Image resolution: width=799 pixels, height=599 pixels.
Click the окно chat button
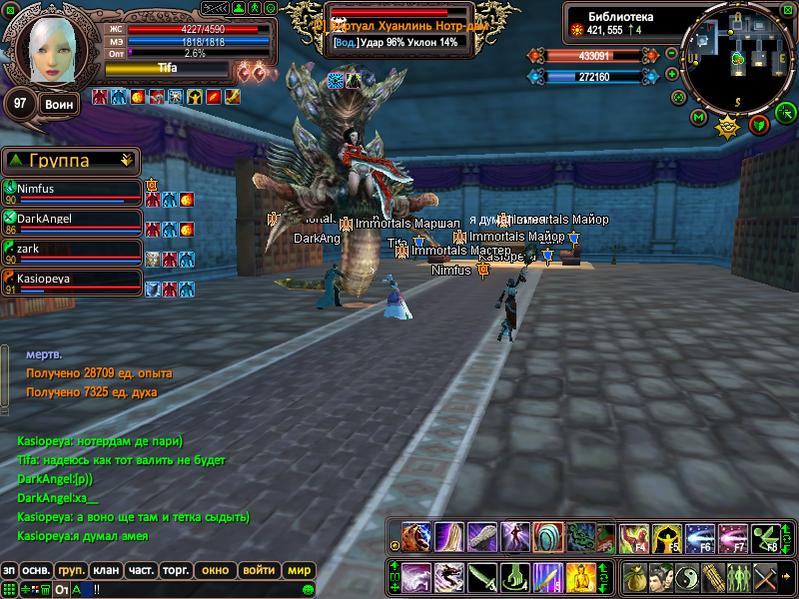[x=215, y=570]
